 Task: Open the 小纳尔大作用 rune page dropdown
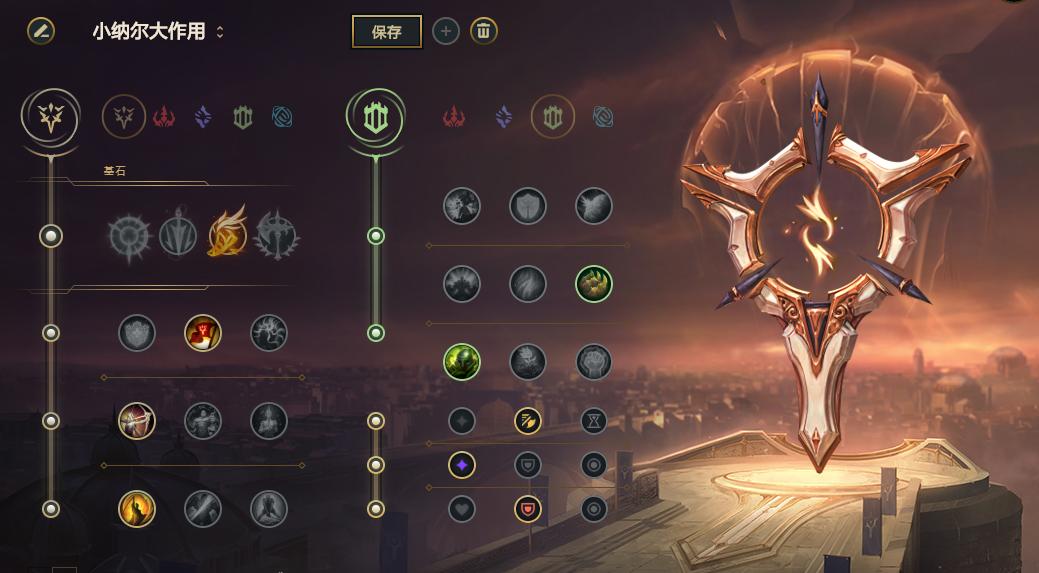[220, 32]
